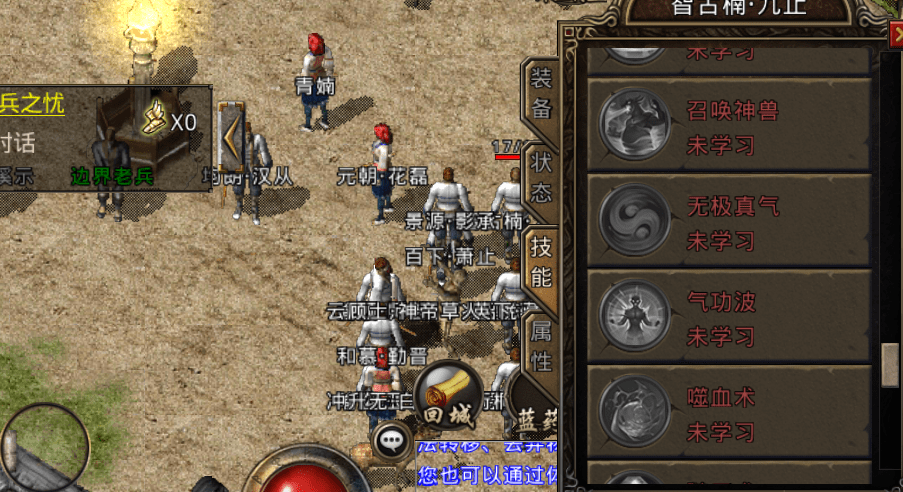Open the 兵之忧 quest title link
Image resolution: width=903 pixels, height=492 pixels.
point(32,103)
